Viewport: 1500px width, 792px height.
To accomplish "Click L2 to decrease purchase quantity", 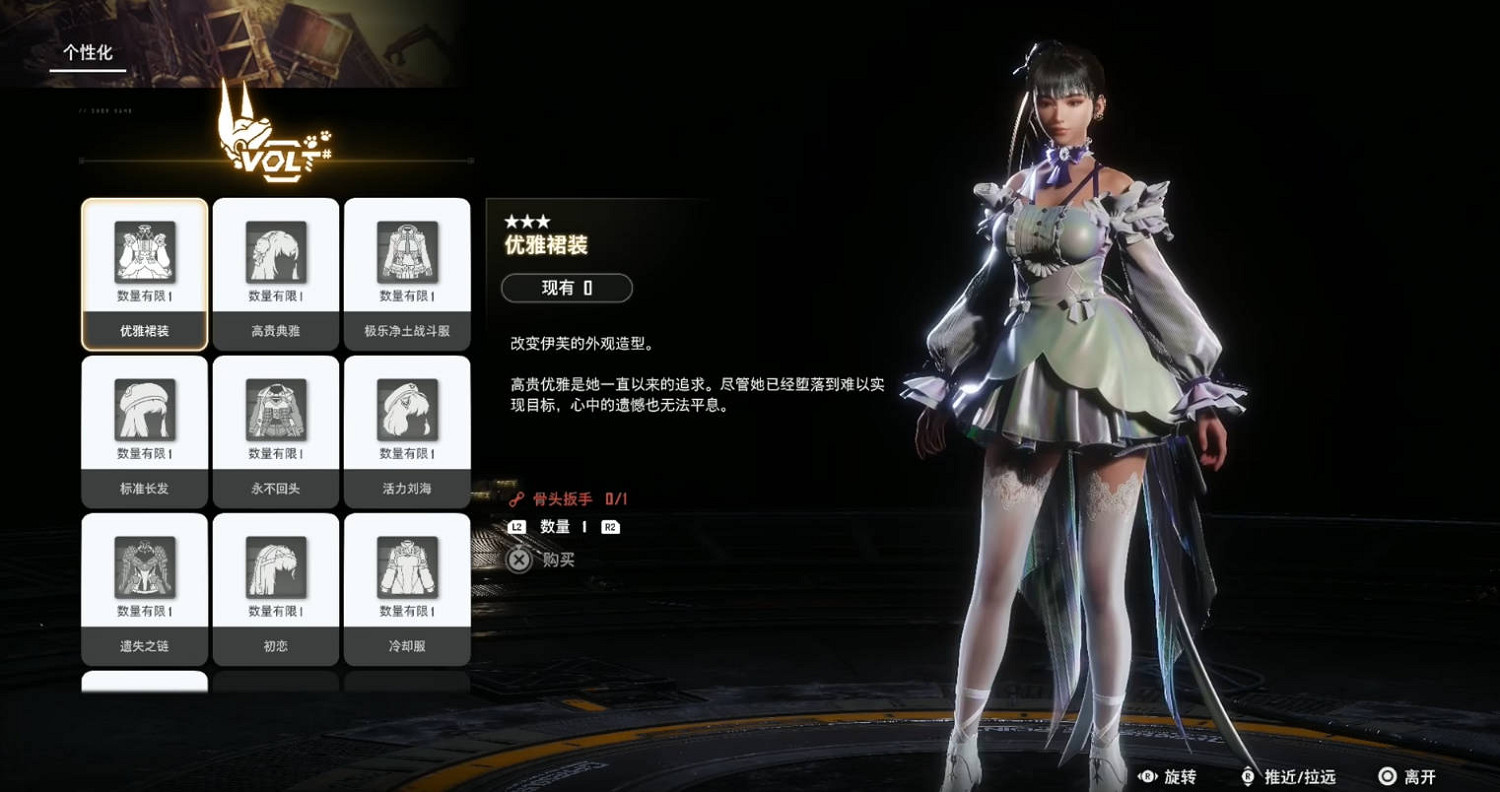I will (517, 527).
